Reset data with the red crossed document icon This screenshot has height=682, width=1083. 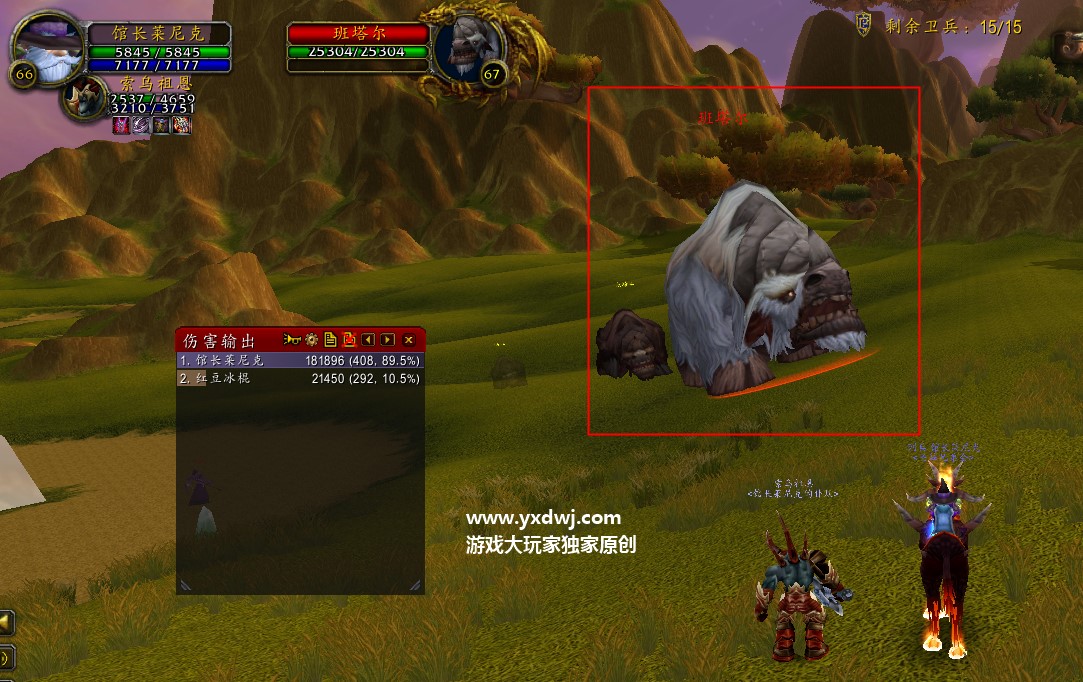tap(349, 340)
